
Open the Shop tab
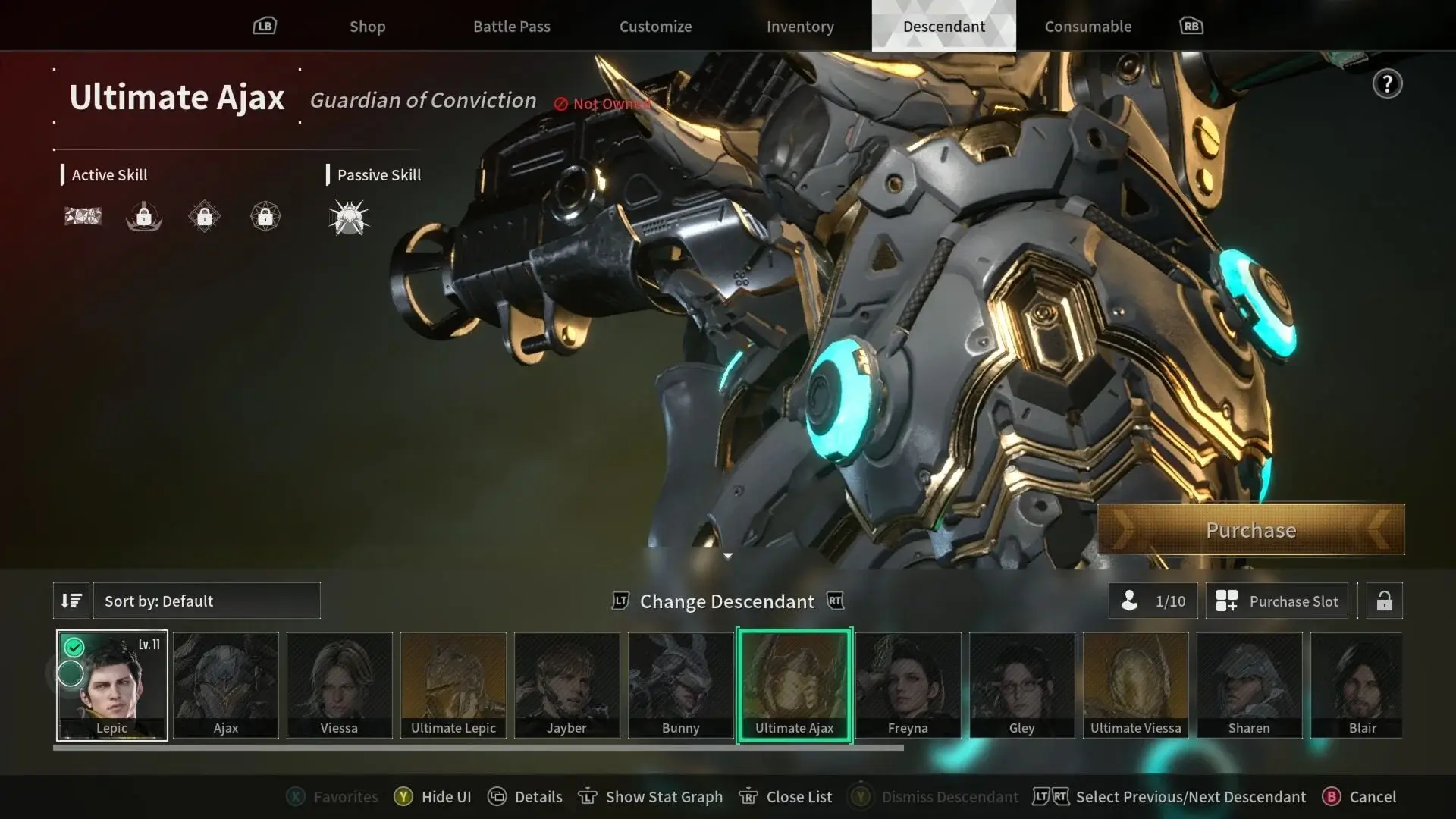(367, 27)
